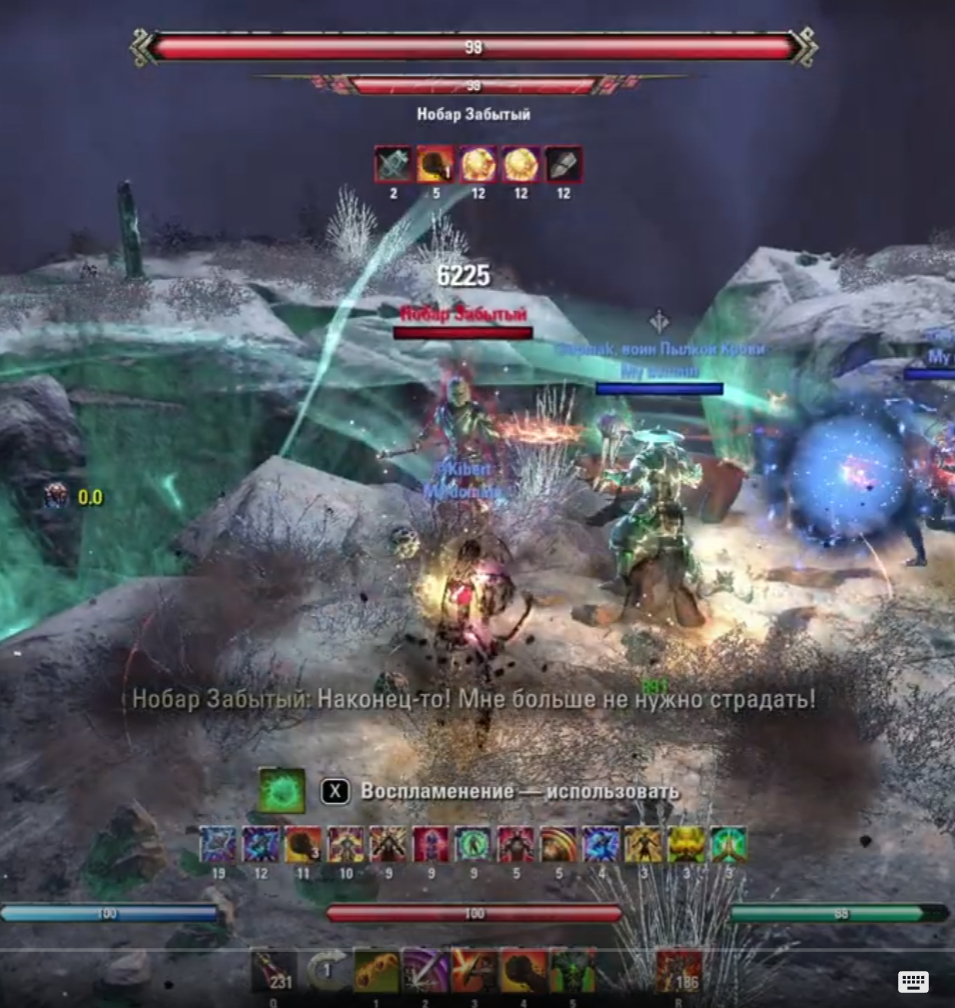
Task: Select the green circle buff with 9 seconds
Action: (473, 845)
